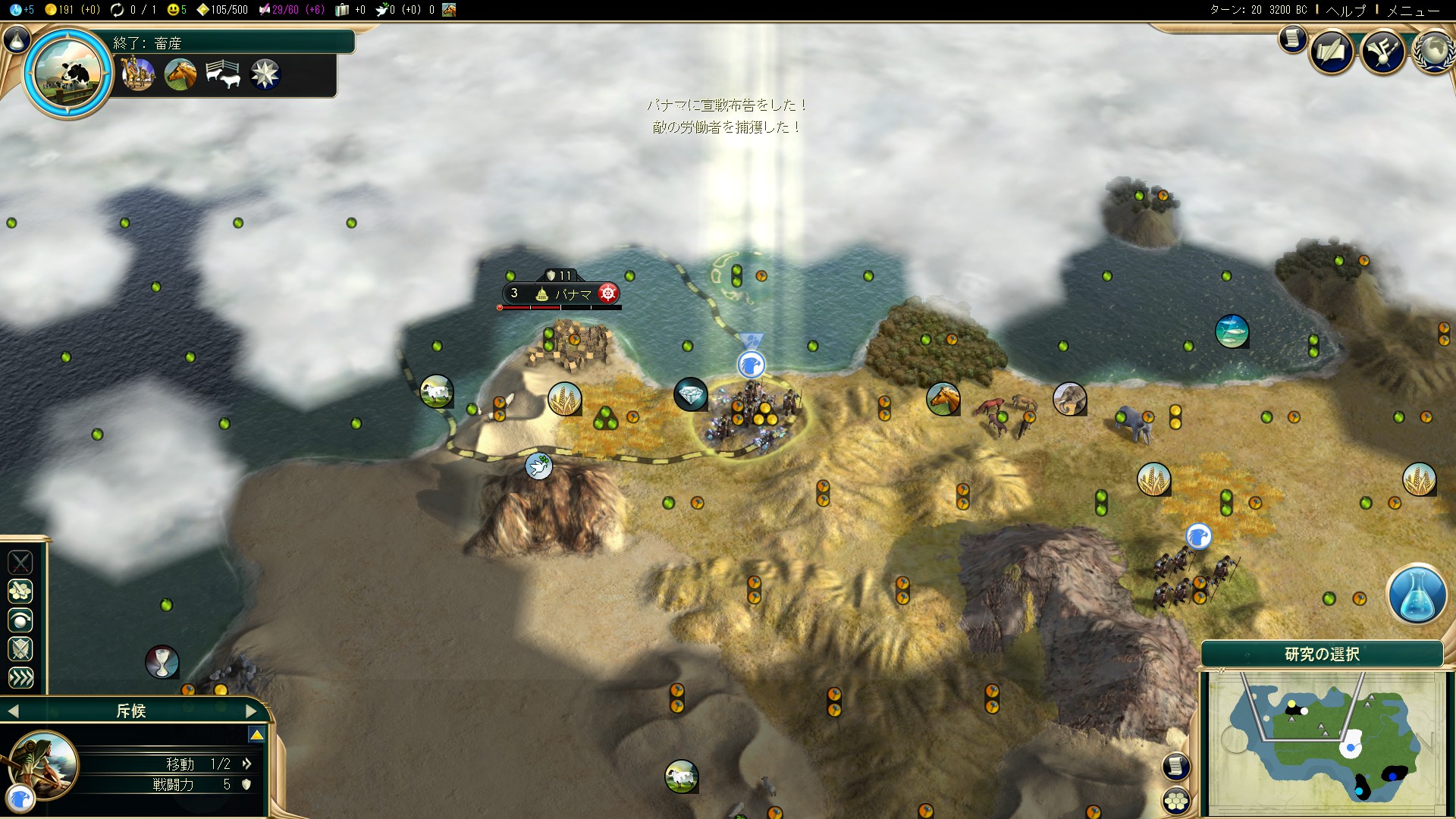The image size is (1456, 819).
Task: Cycle to the next unit with the right arrow
Action: click(253, 711)
